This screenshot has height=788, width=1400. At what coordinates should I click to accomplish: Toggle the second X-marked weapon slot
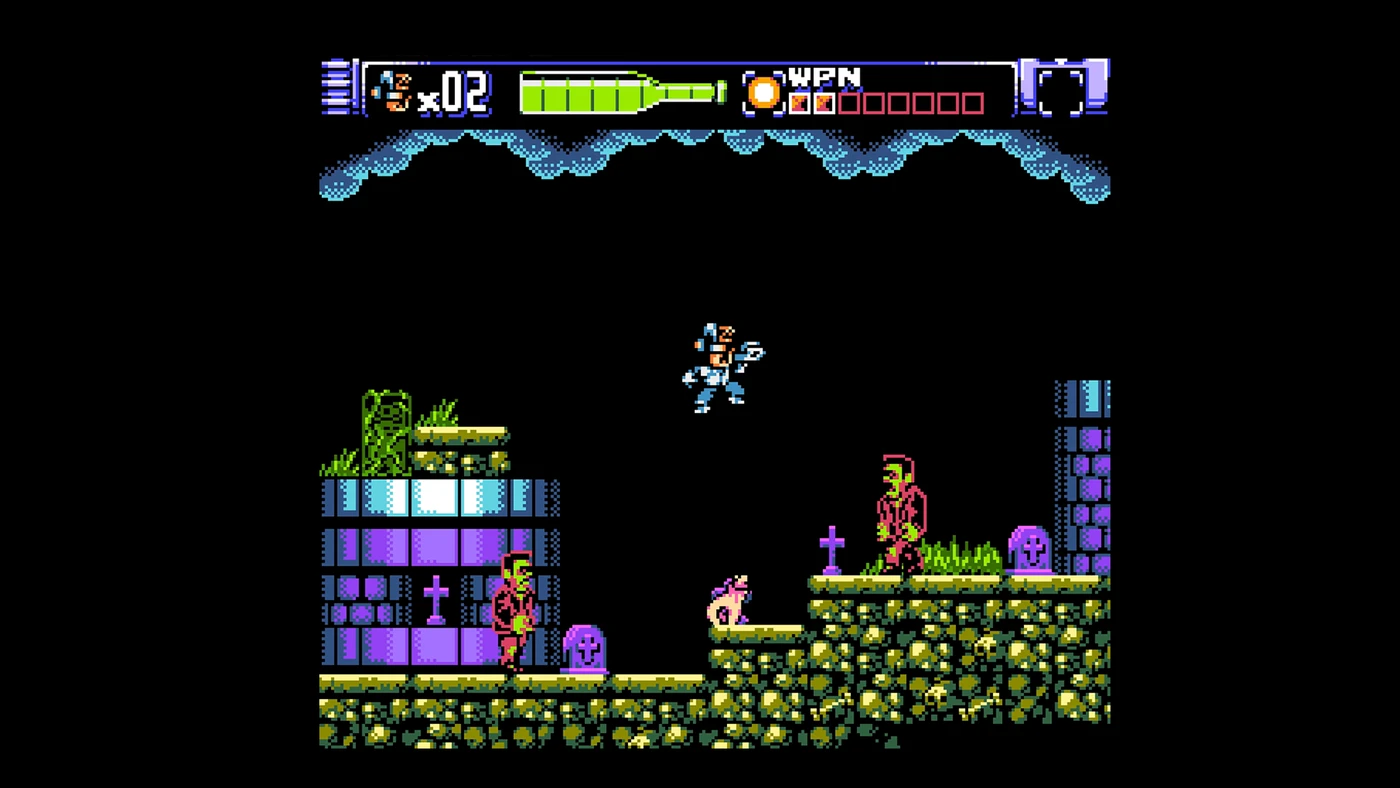click(x=826, y=101)
